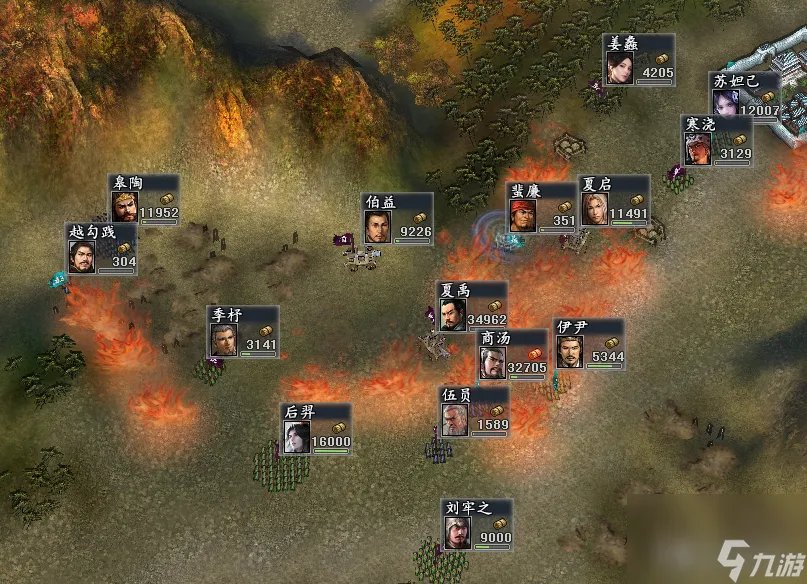
Task: Choose the 伊尹 unit card
Action: tap(588, 345)
